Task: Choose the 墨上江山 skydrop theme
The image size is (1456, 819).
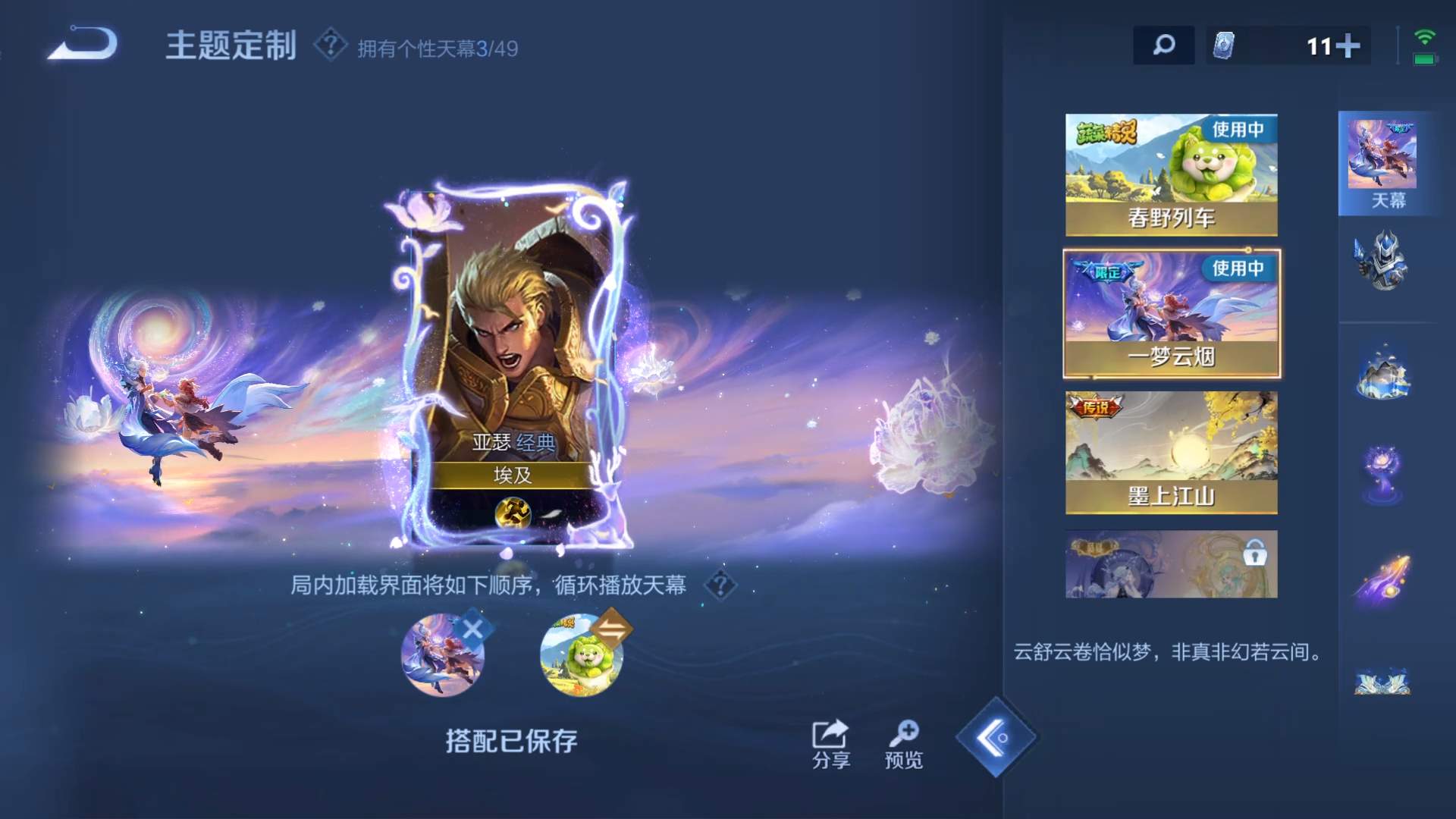Action: point(1171,452)
